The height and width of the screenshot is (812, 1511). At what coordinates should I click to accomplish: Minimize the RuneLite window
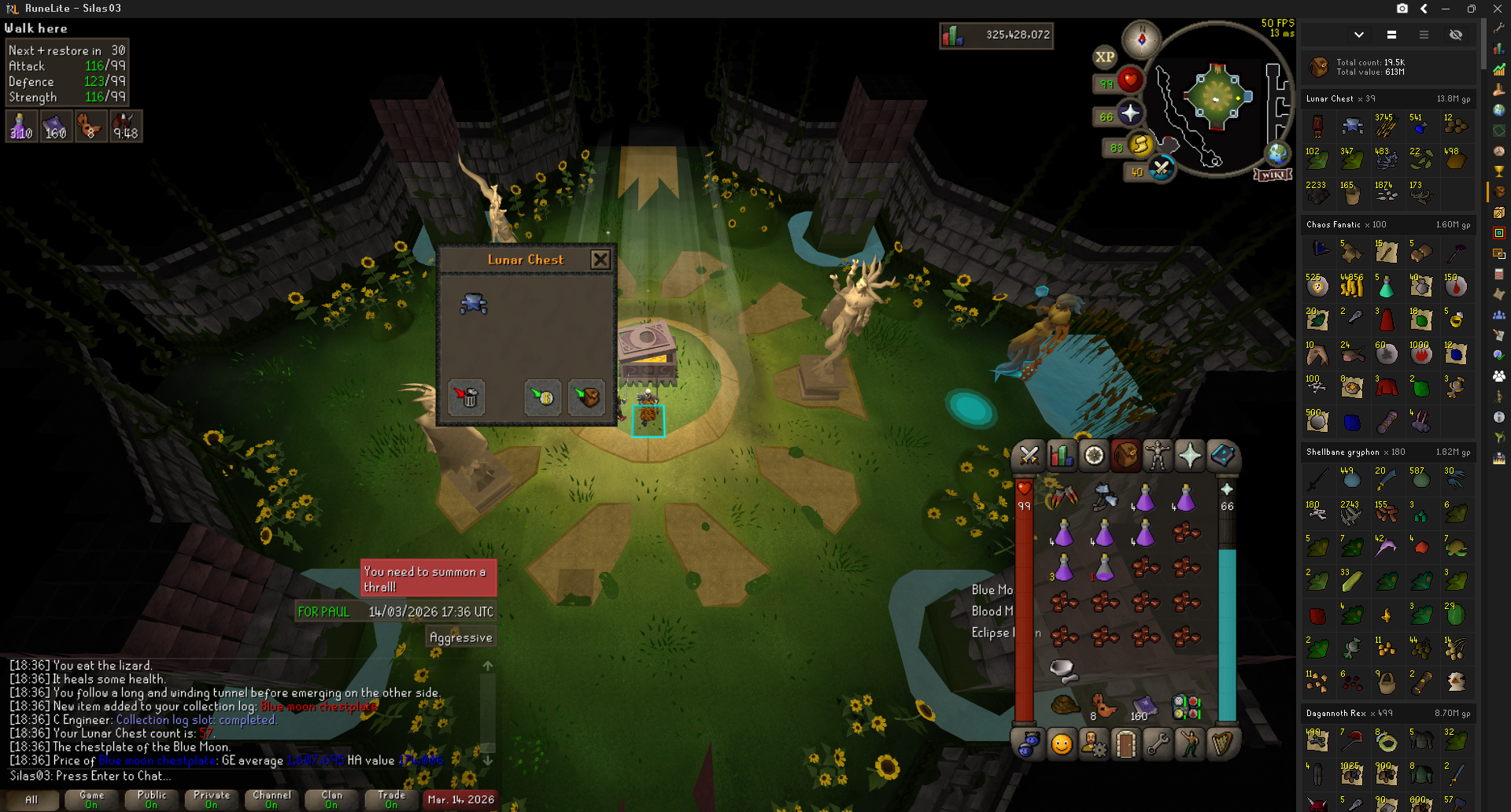tap(1446, 9)
